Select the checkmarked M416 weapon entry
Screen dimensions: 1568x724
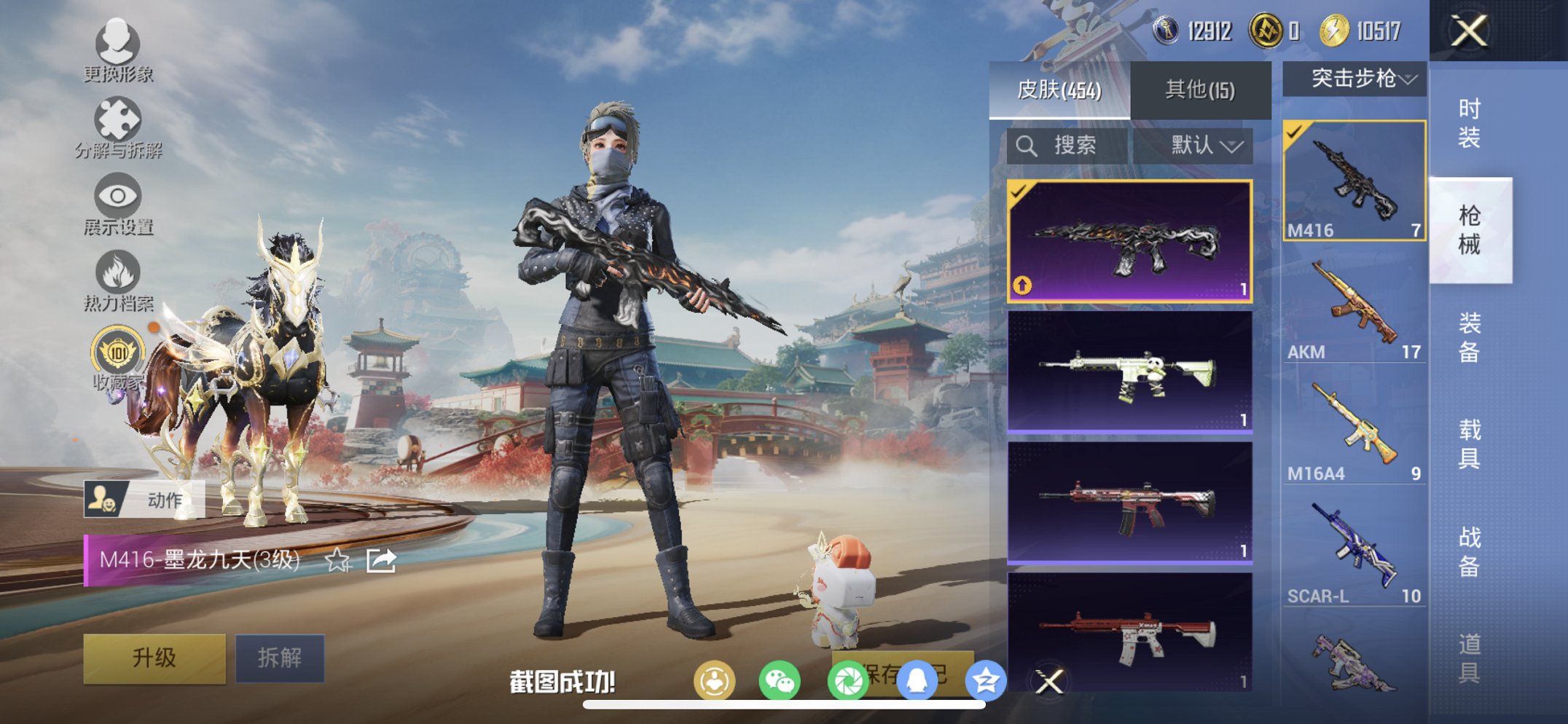tap(1355, 182)
